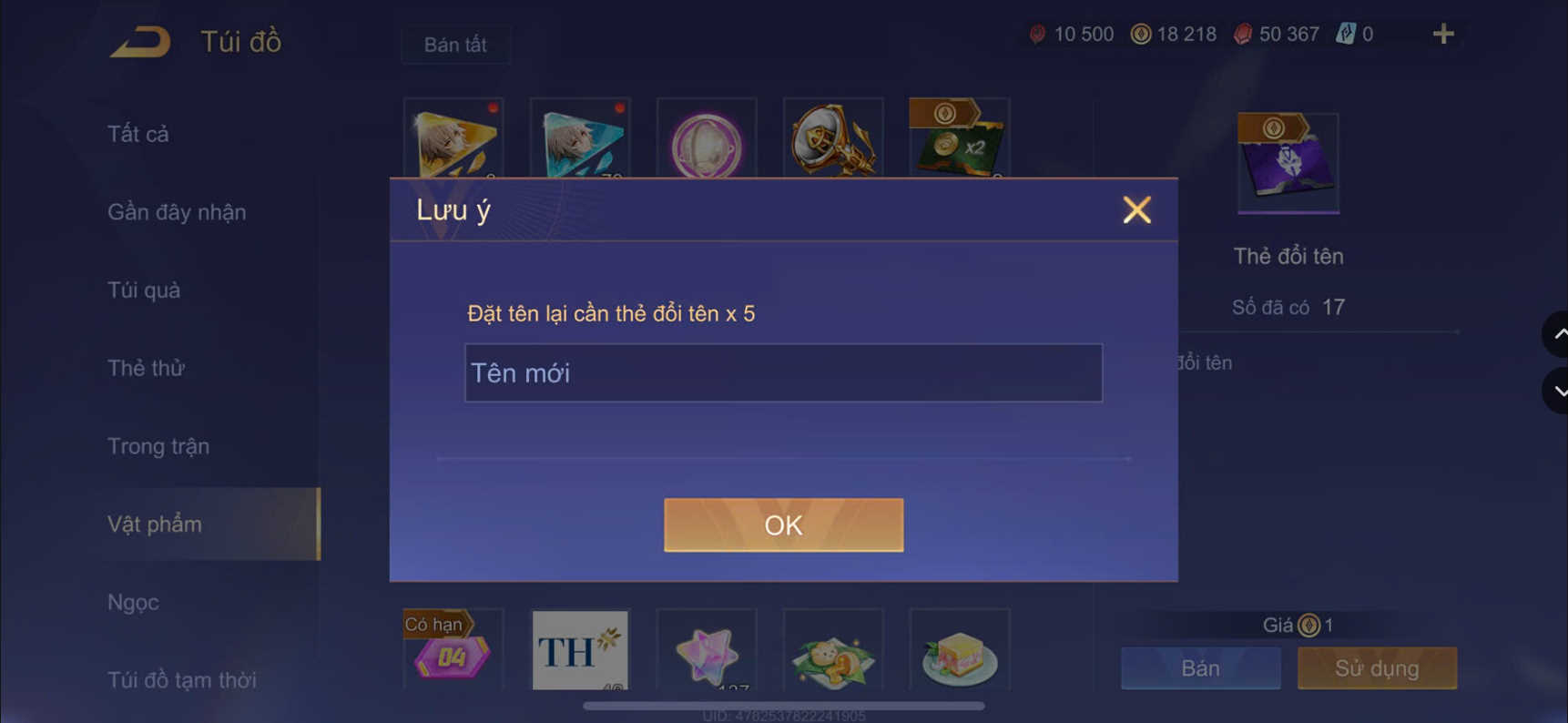Select the limited-time 04 ticket item

pyautogui.click(x=453, y=651)
